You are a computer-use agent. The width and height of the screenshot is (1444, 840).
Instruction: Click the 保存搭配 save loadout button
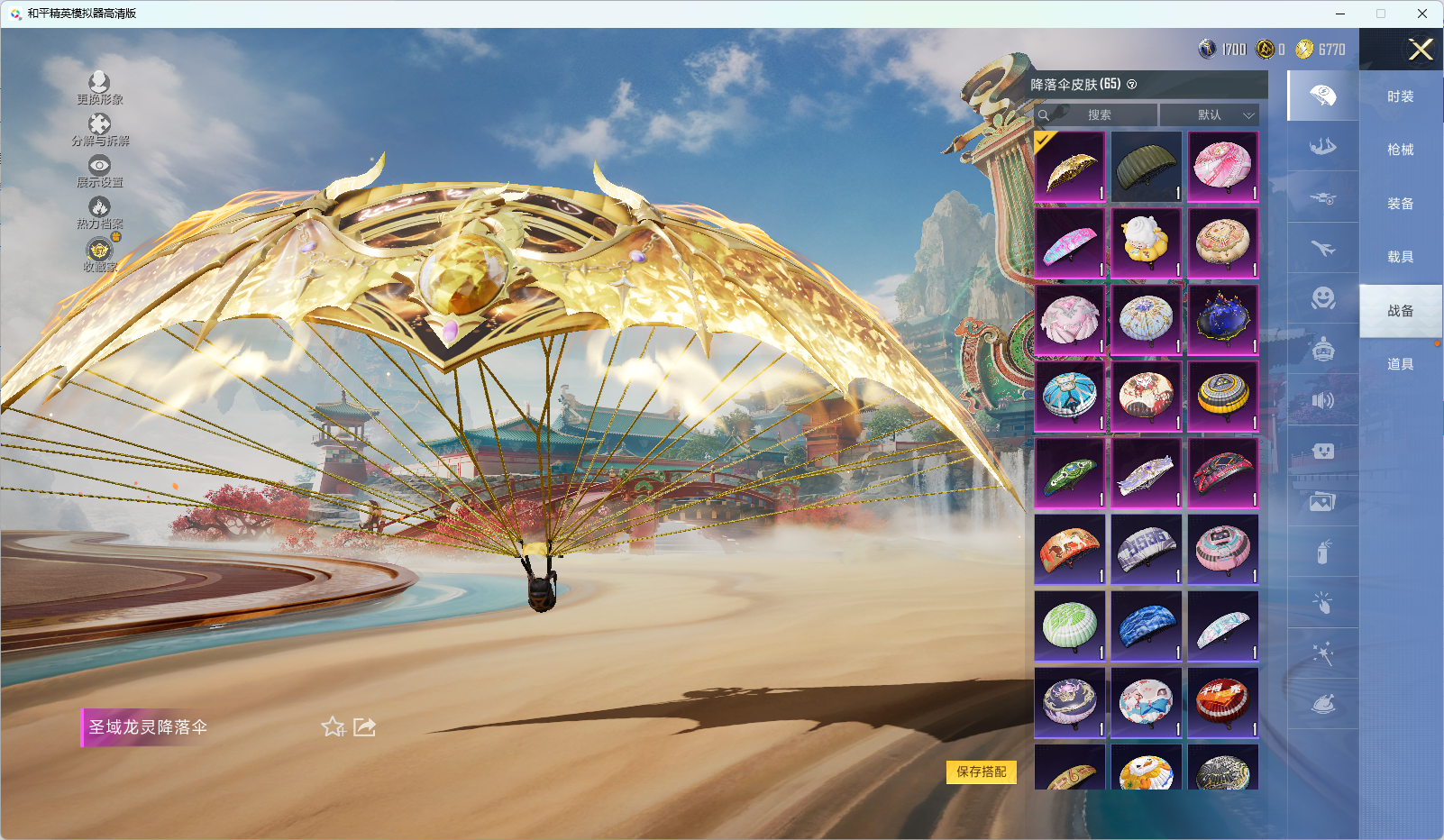coord(981,772)
